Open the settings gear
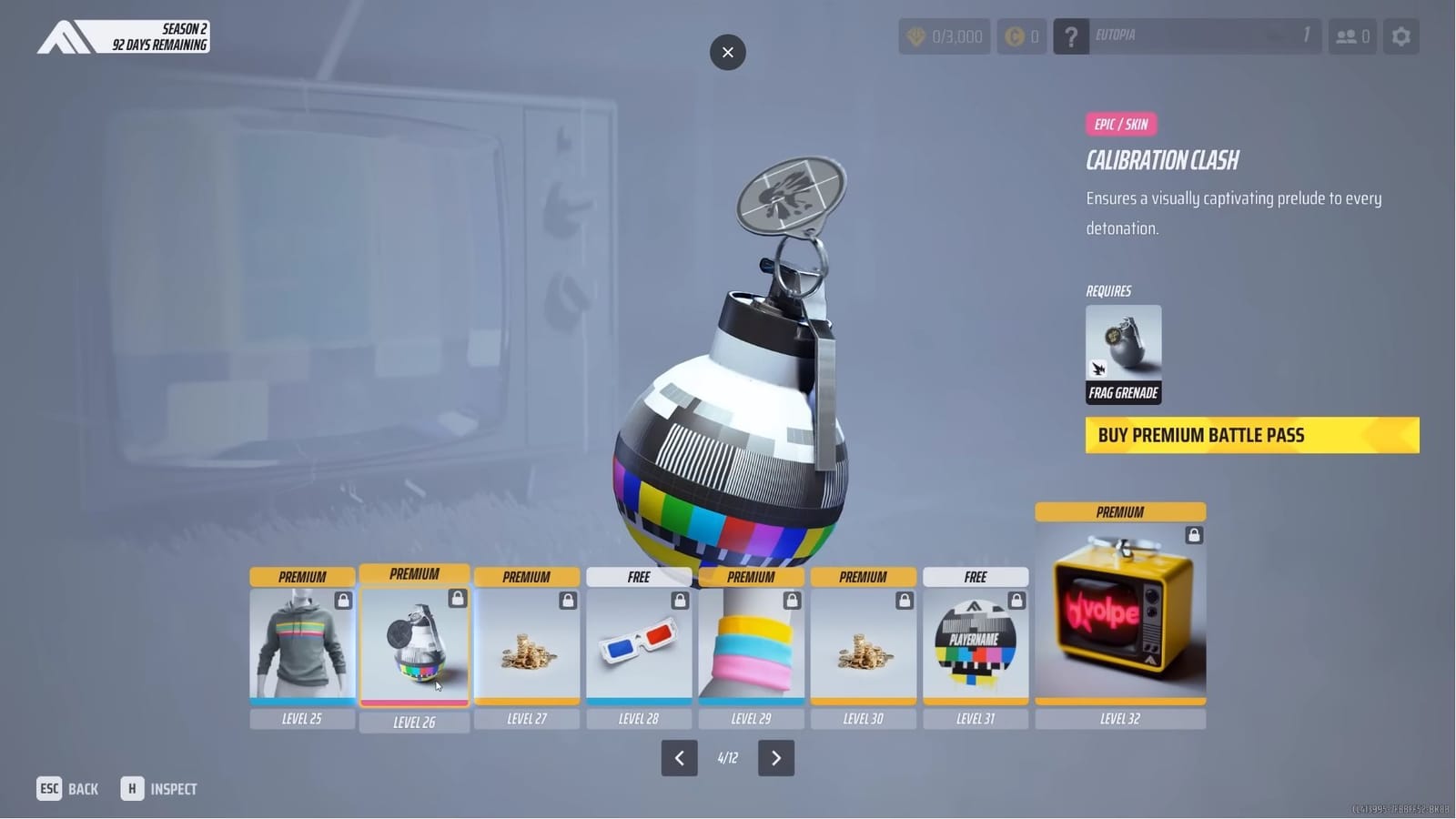 (x=1400, y=36)
